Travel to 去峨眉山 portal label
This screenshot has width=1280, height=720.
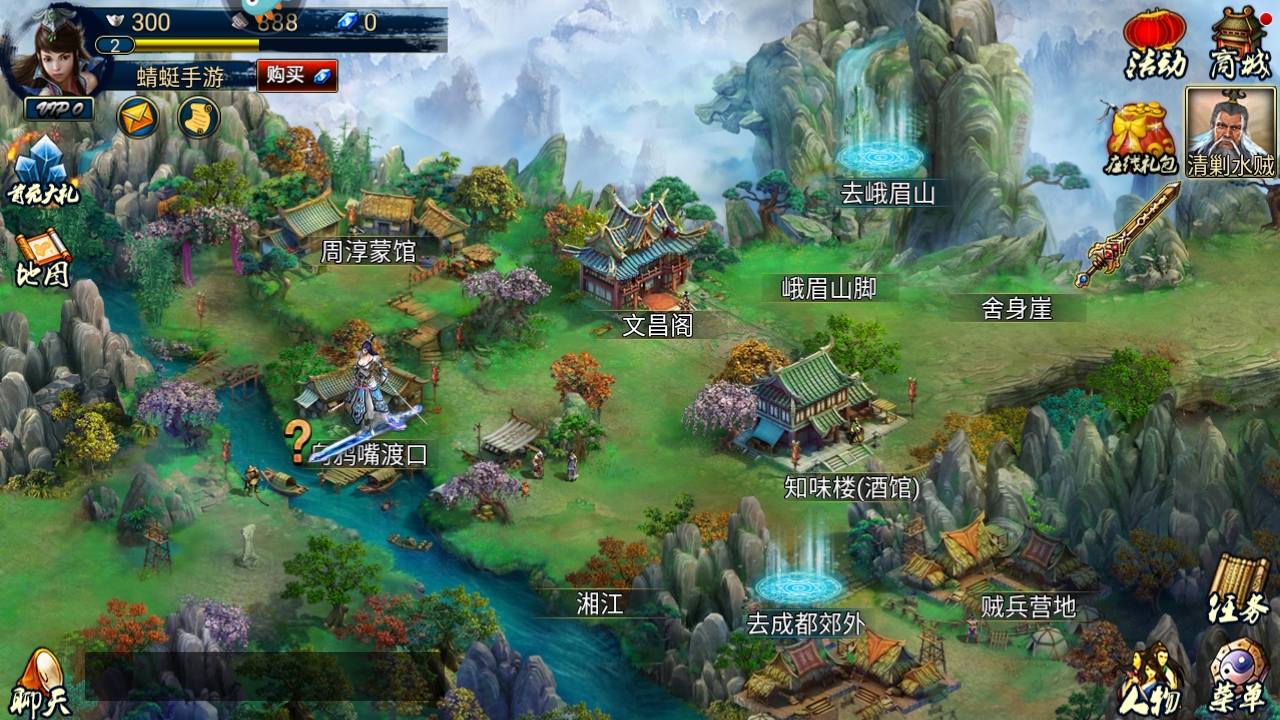887,193
